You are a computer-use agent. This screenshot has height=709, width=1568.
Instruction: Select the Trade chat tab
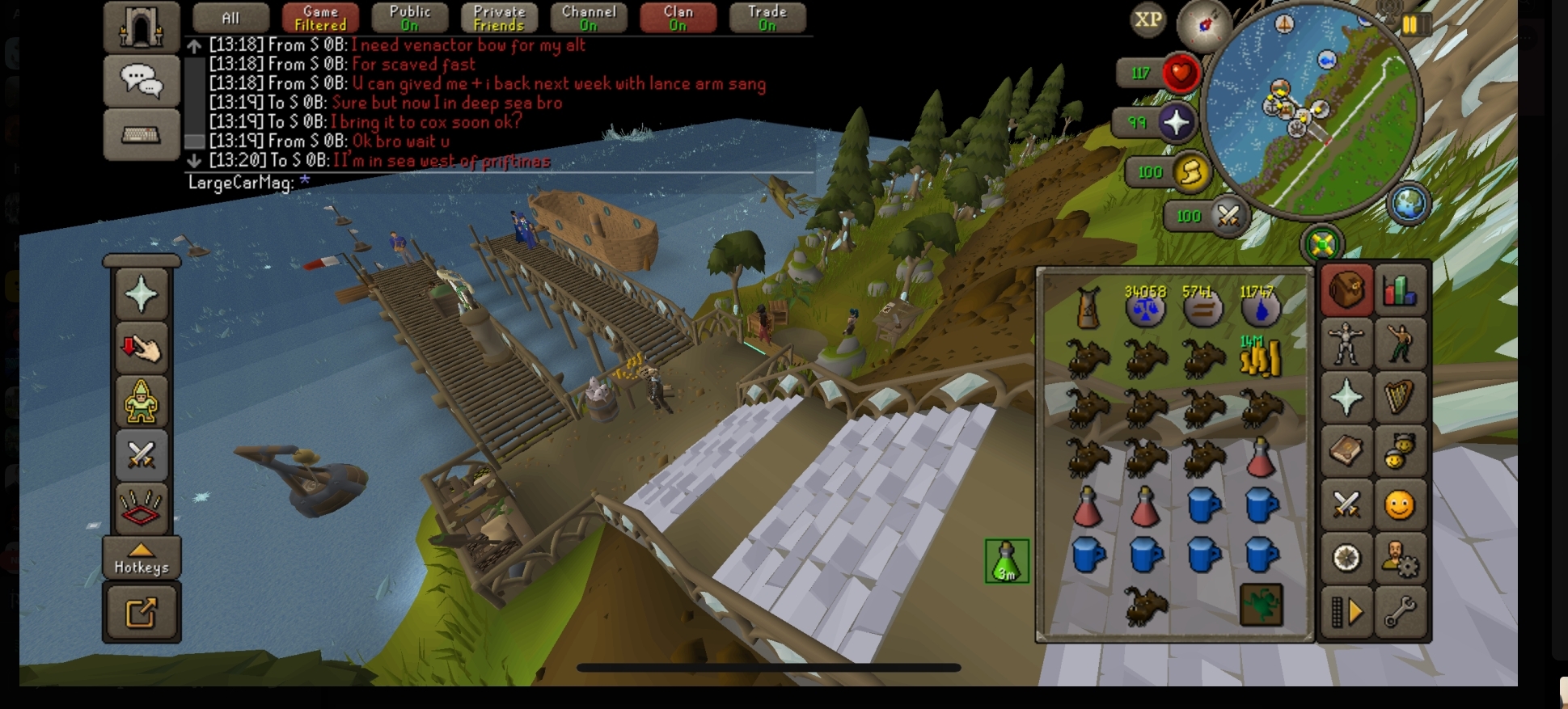pyautogui.click(x=767, y=18)
